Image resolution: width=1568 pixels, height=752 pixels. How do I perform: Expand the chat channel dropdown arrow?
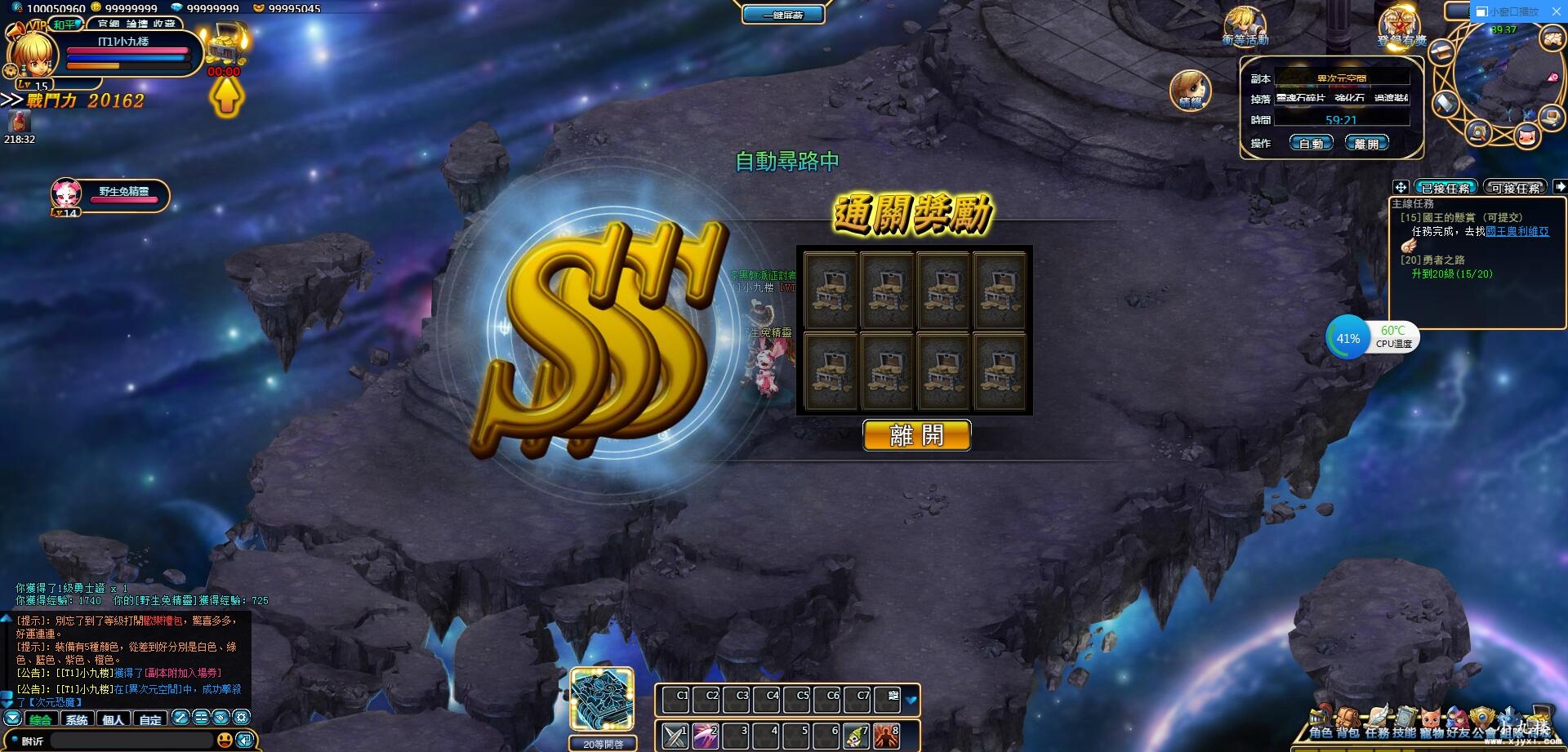click(x=12, y=718)
